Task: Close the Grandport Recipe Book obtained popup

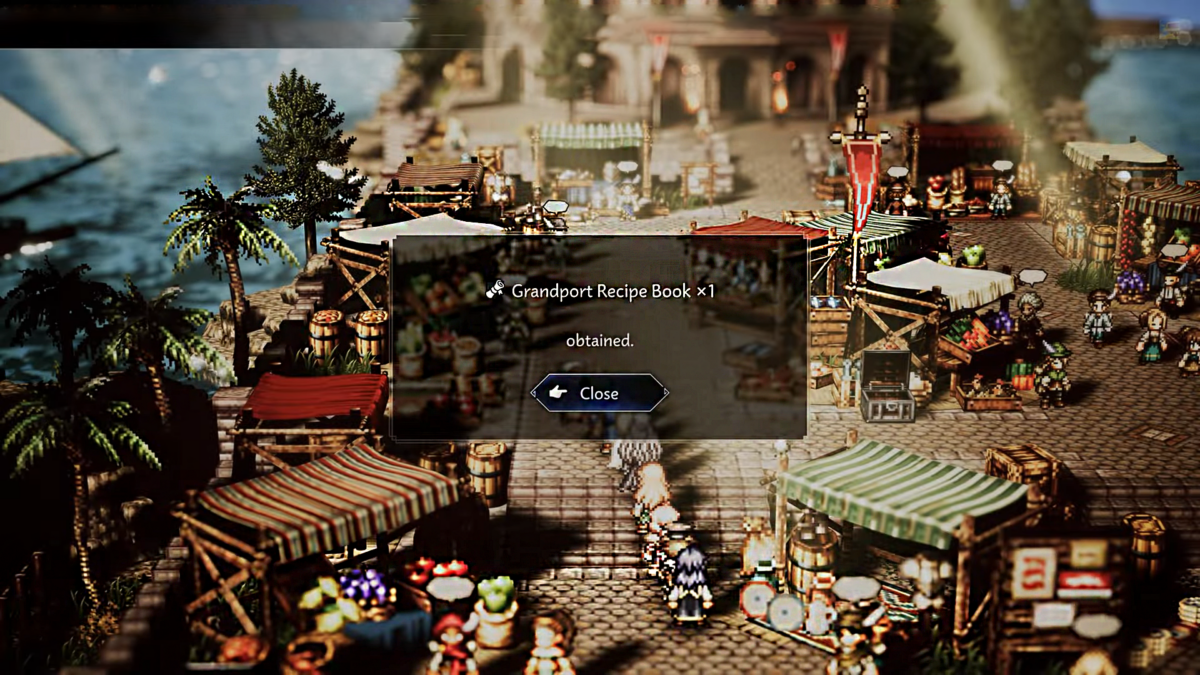Action: [x=599, y=394]
